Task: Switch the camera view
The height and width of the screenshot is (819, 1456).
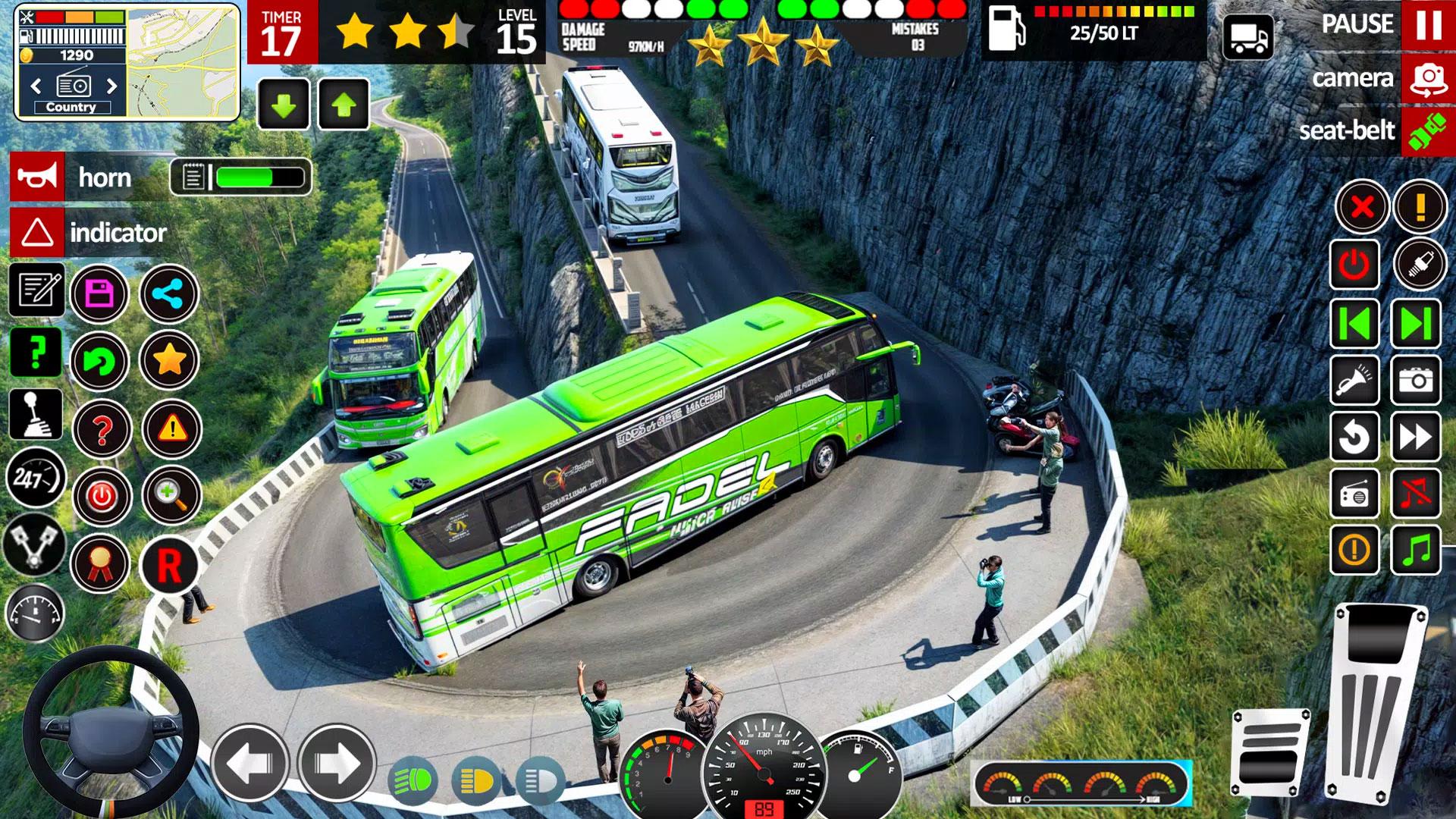Action: pyautogui.click(x=1428, y=79)
